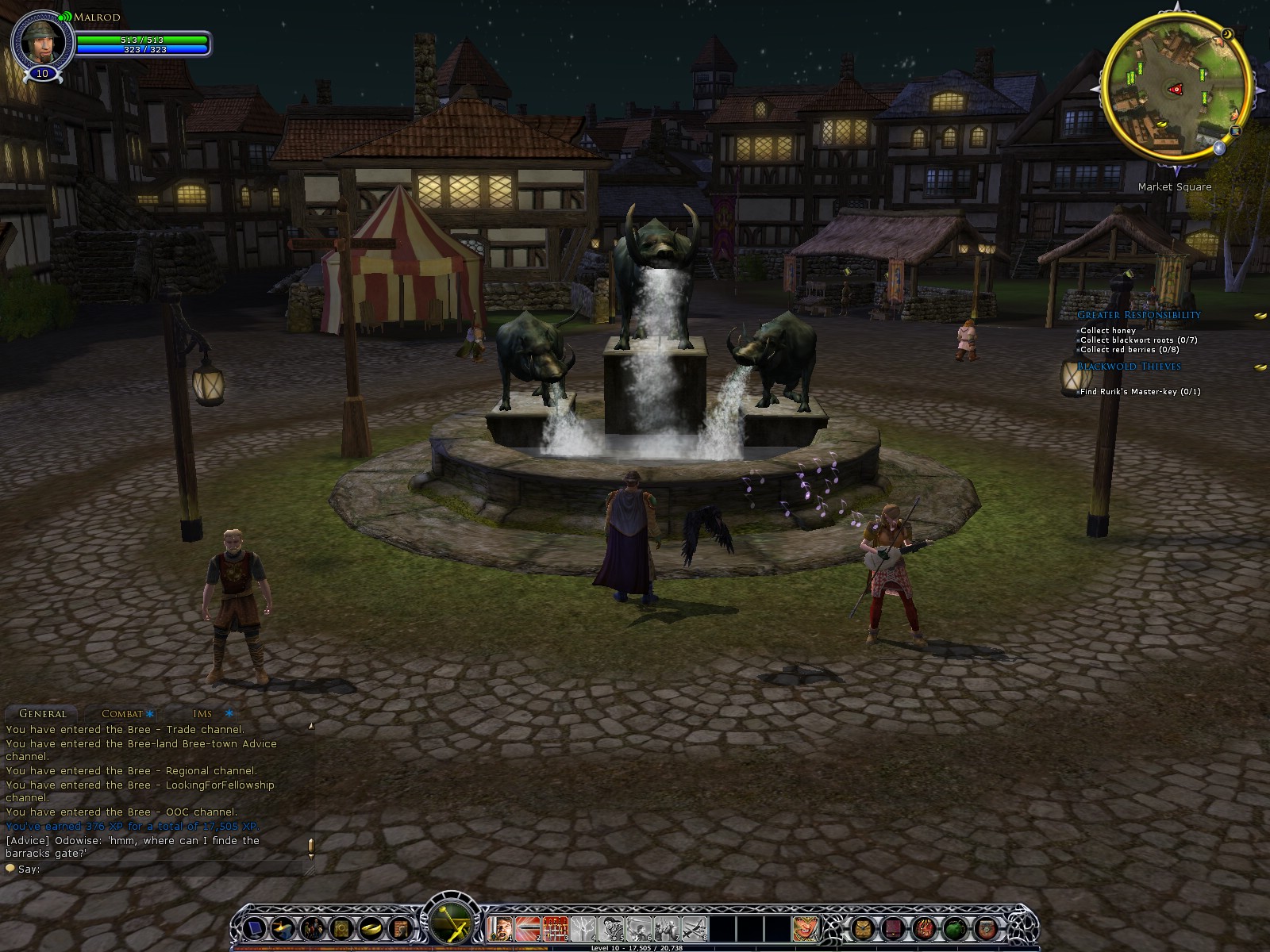This screenshot has width=1270, height=952.
Task: Open the group of people social panel
Action: point(312,927)
